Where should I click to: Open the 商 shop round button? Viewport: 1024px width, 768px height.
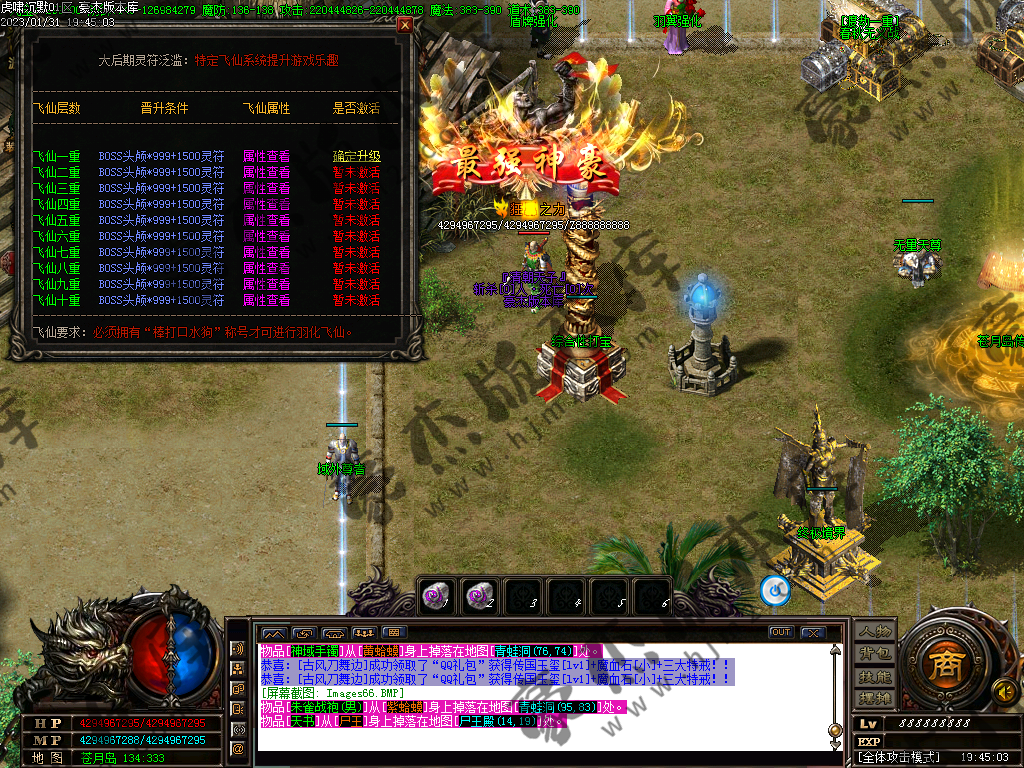click(941, 665)
